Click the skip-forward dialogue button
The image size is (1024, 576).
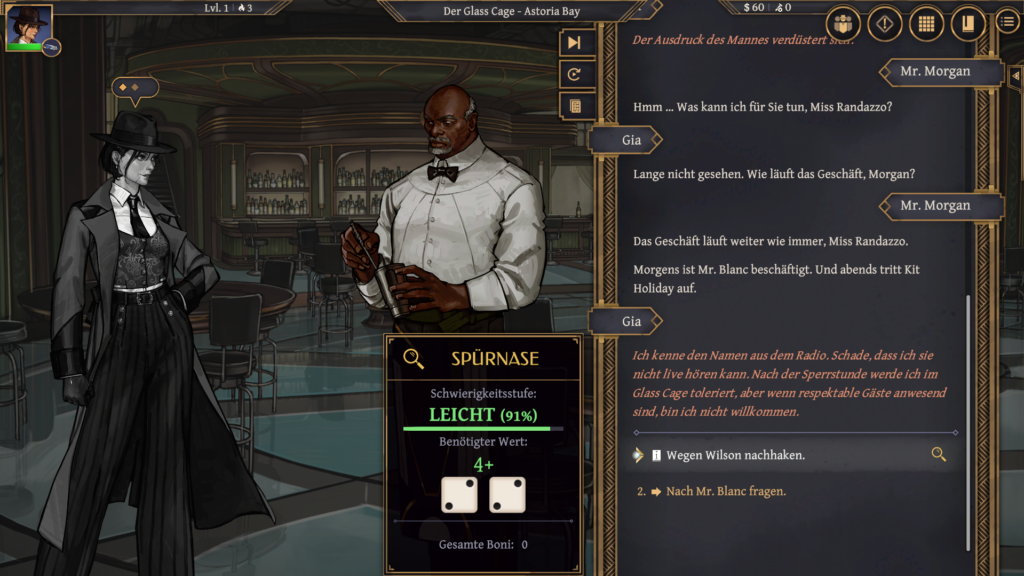tap(574, 42)
